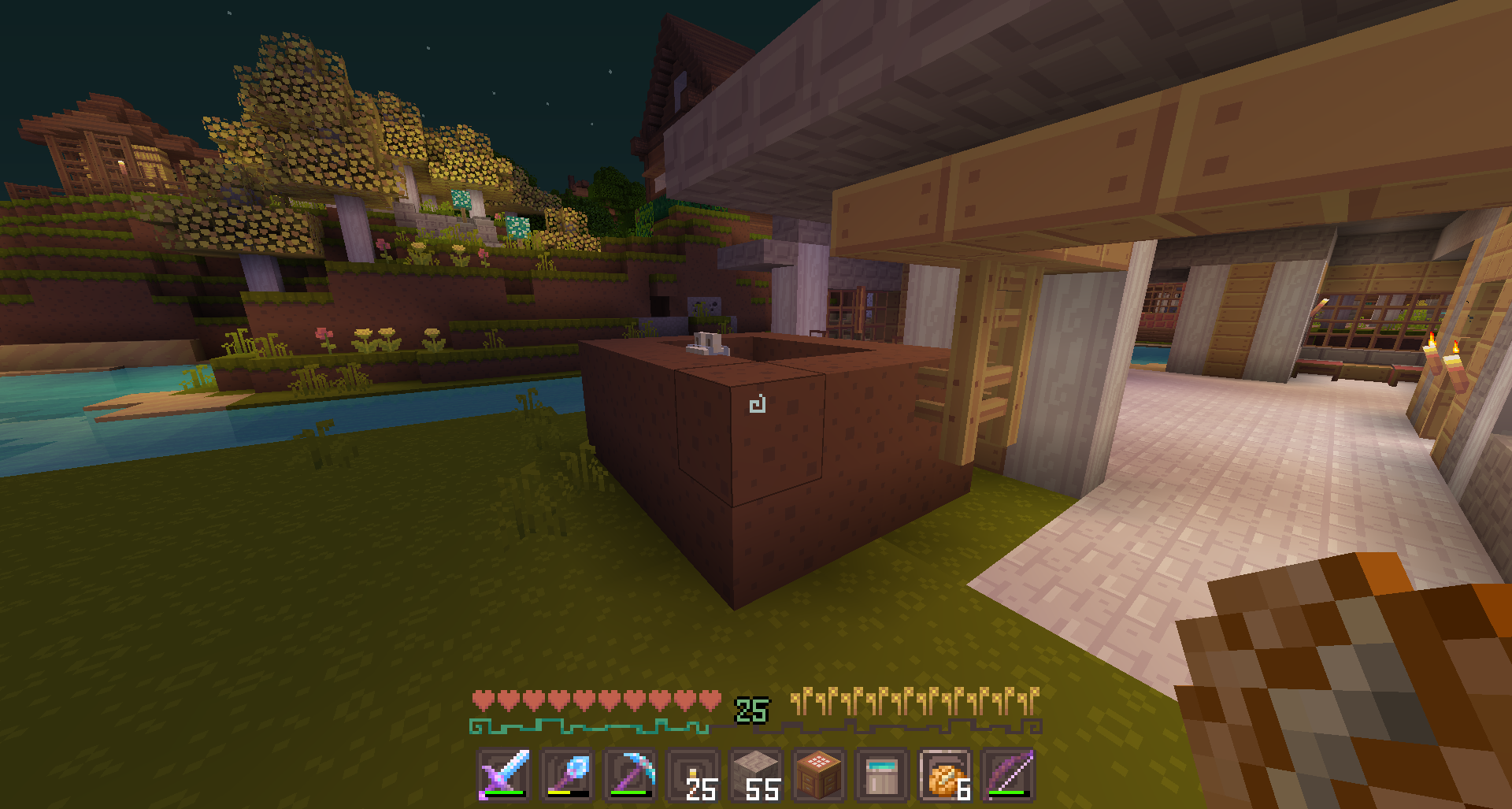This screenshot has height=809, width=1512.
Task: Select the enchanted diamond shovel slot
Action: (x=567, y=774)
